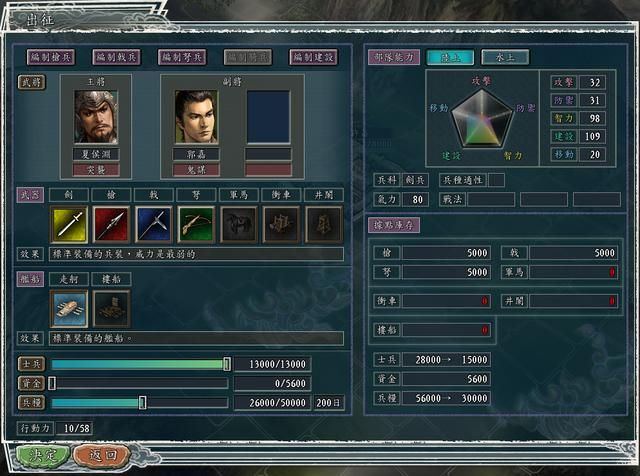Confirm with the green 決定 button
Viewport: 640px width, 476px height.
[42, 455]
